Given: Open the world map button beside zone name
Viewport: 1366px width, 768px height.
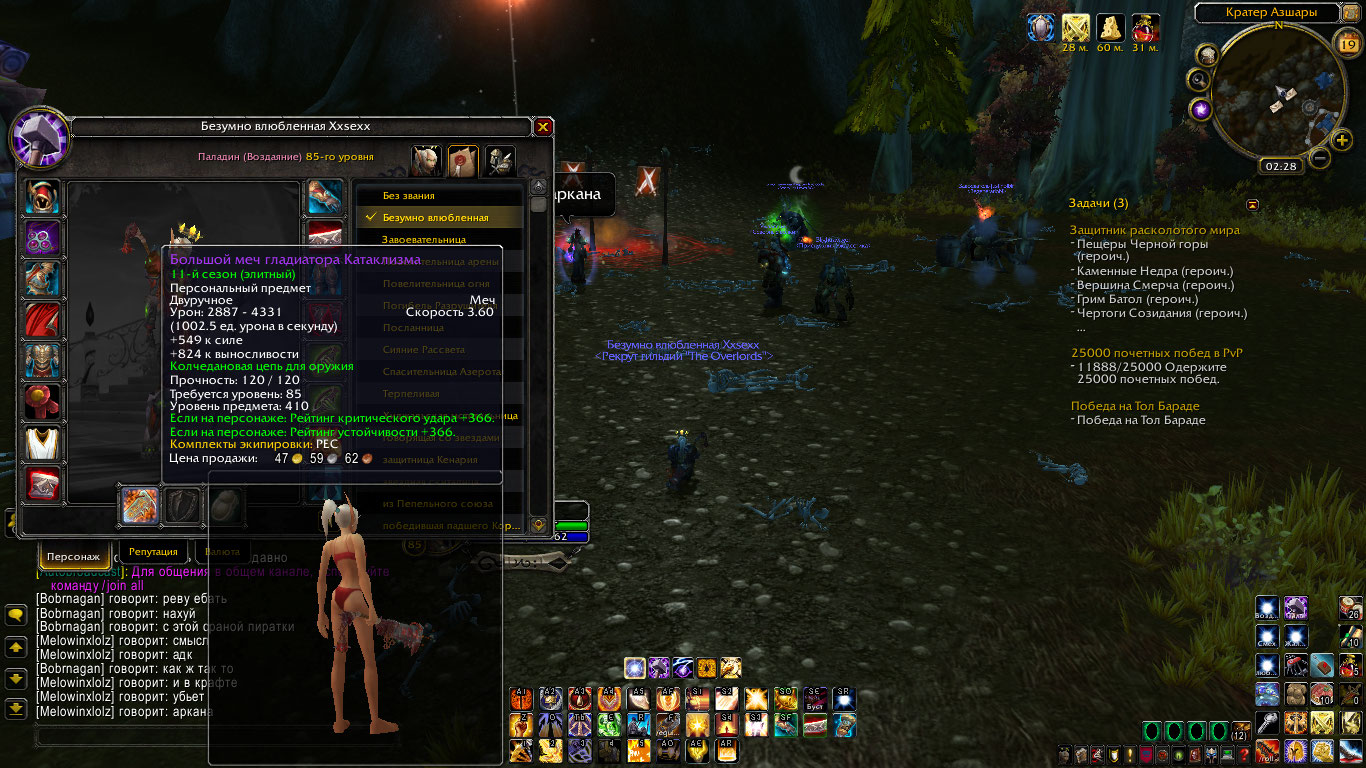Looking at the screenshot, I should point(1351,13).
